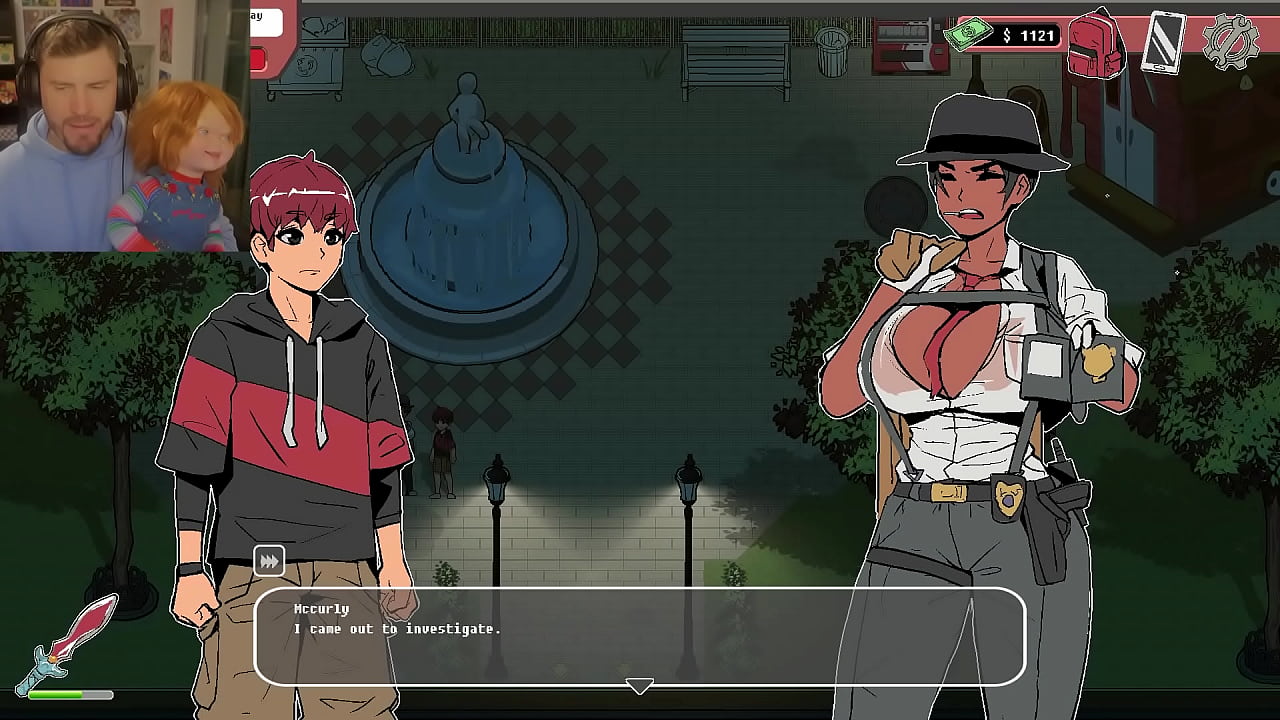Advance dialogue with the down arrow
This screenshot has width=1280, height=720.
coord(640,686)
